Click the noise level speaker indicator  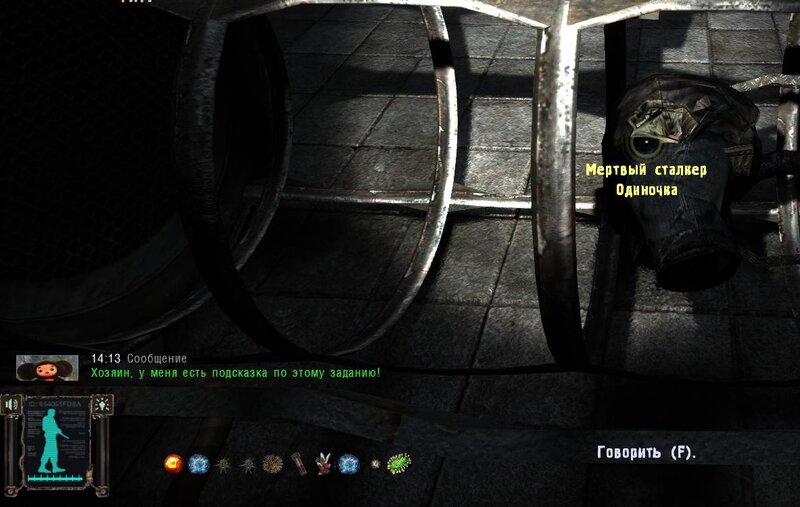pyautogui.click(x=11, y=404)
